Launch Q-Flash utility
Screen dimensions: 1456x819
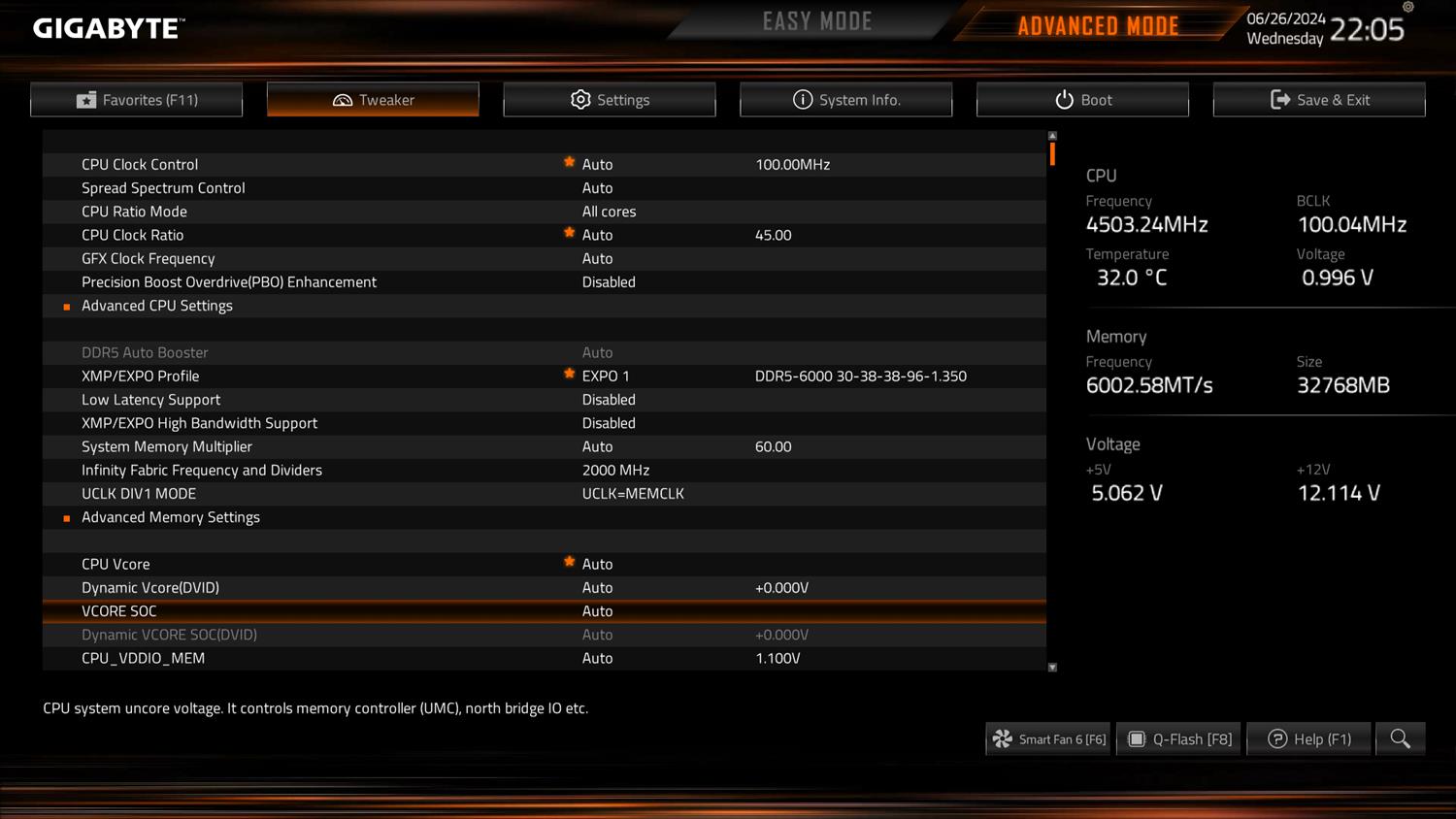1179,739
